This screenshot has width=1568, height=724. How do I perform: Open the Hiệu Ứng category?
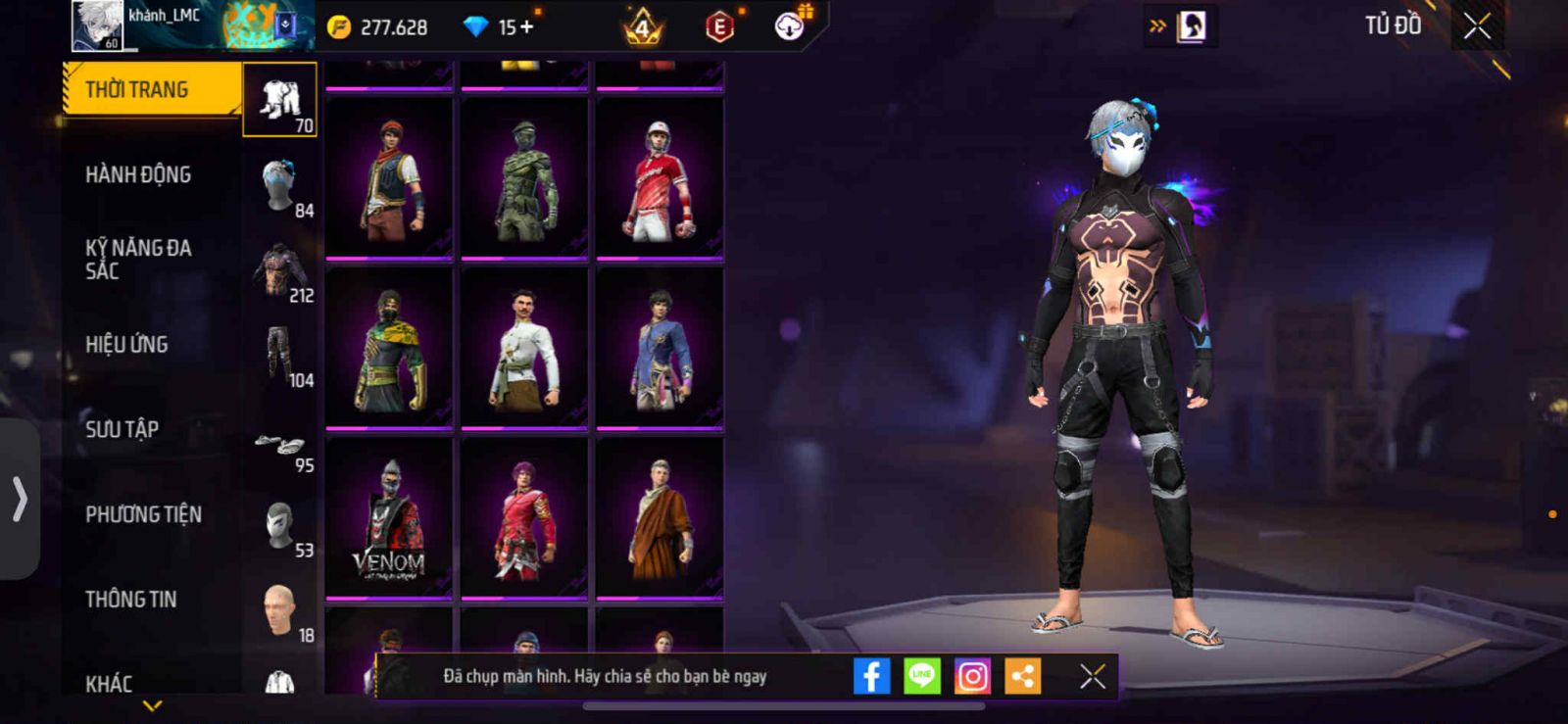click(126, 345)
